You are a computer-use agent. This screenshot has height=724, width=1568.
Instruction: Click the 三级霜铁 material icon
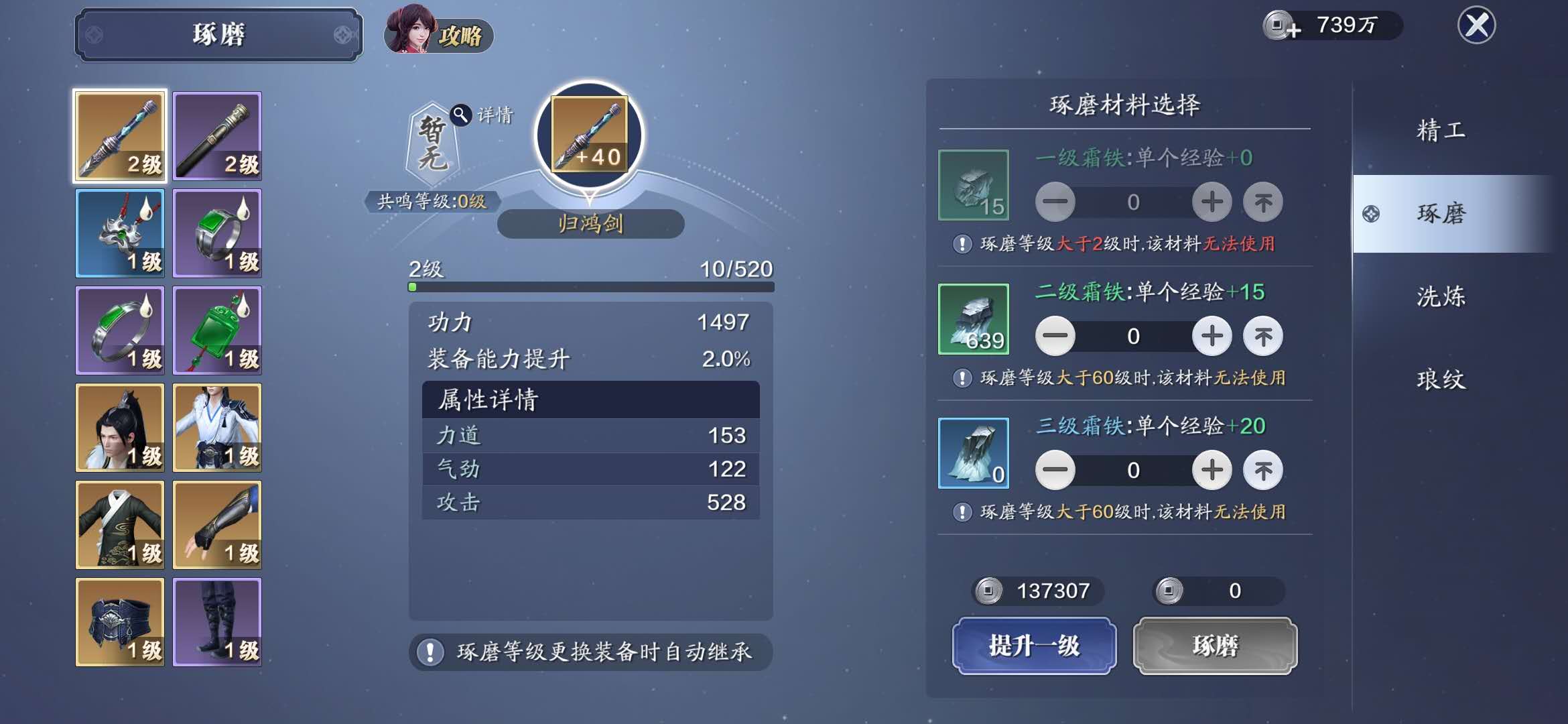(974, 452)
